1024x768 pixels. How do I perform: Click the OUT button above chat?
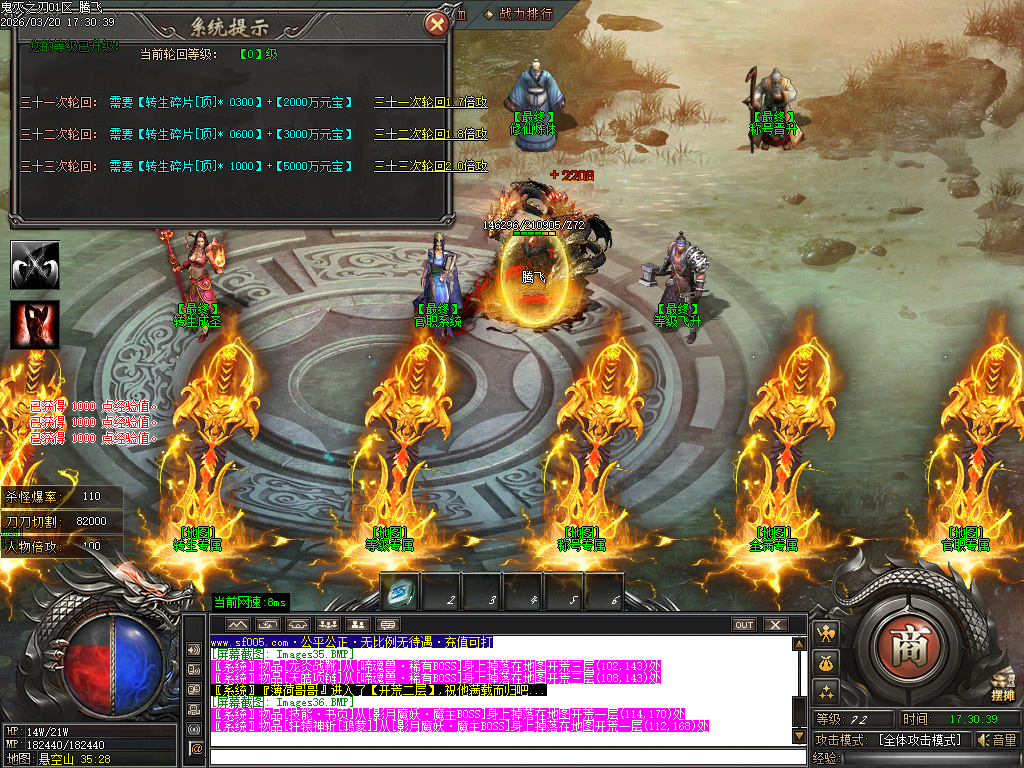pos(744,625)
